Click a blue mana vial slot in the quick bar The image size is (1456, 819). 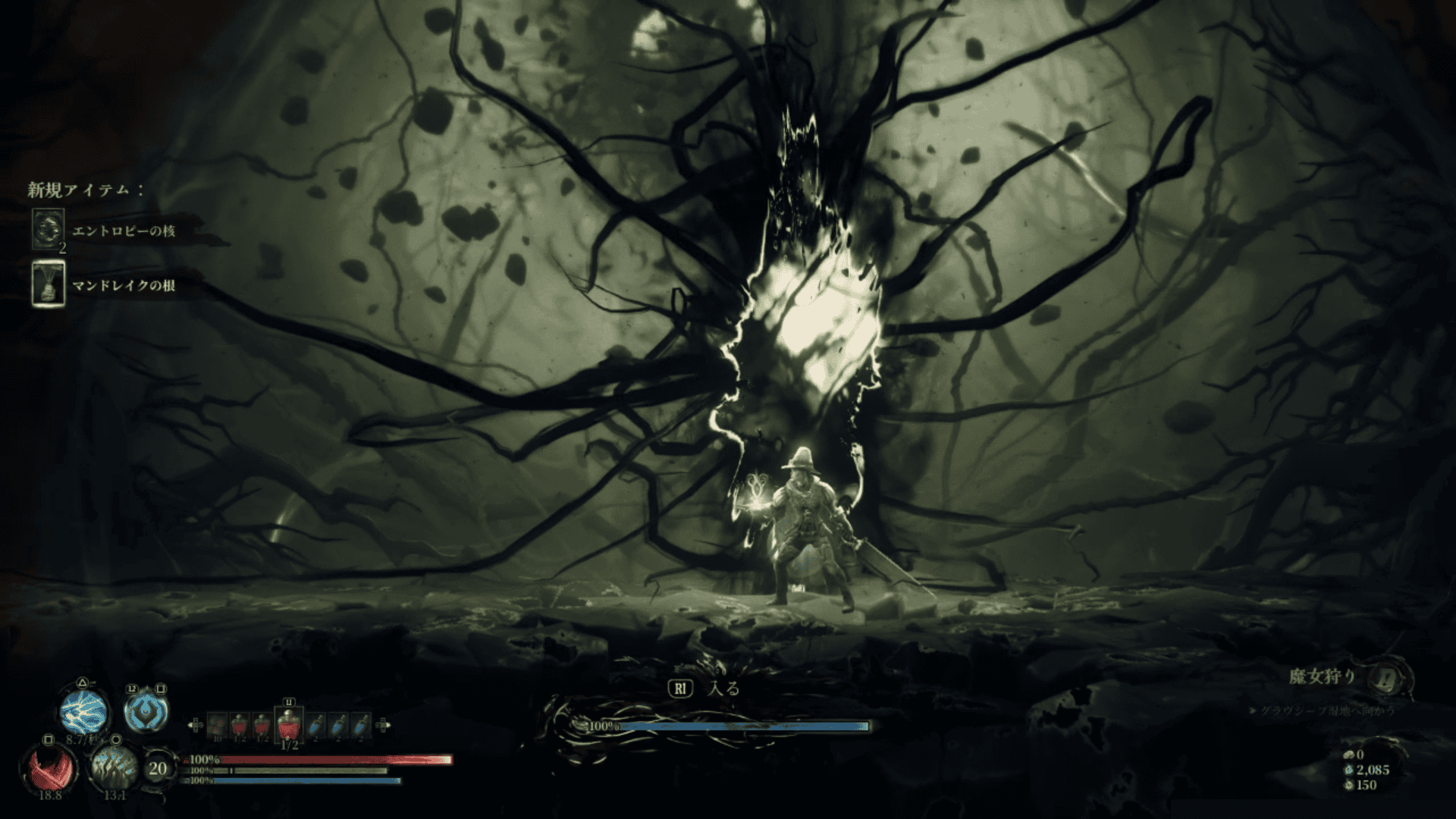pos(316,725)
